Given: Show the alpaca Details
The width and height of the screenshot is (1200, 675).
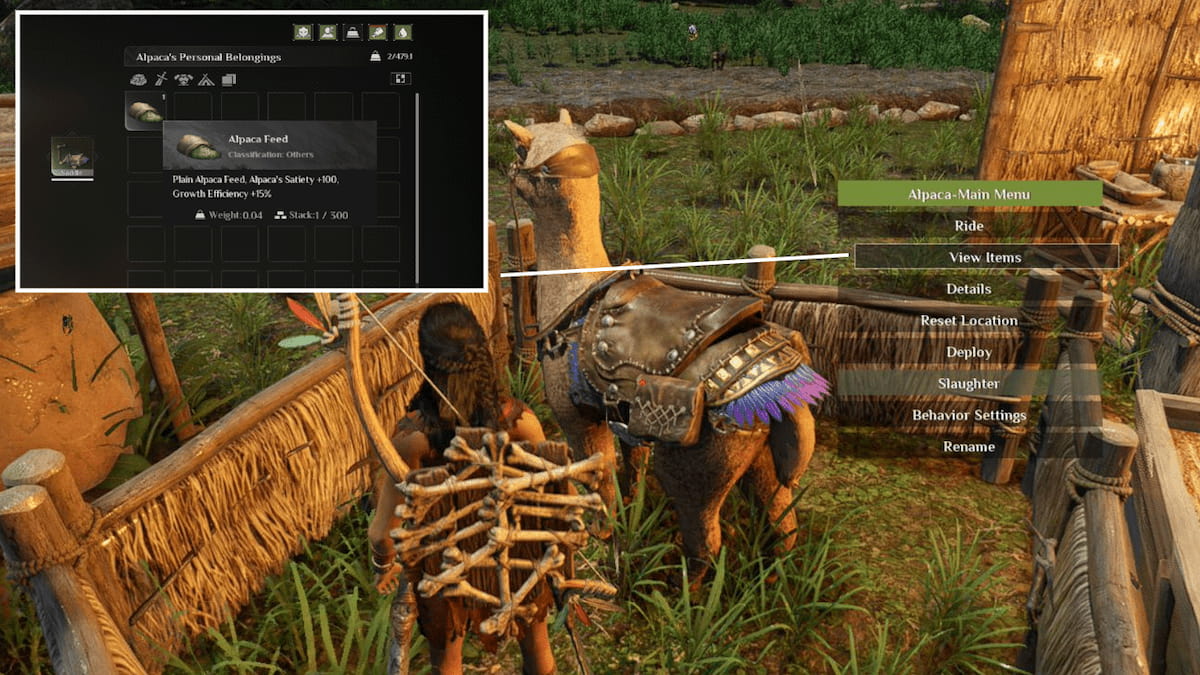Looking at the screenshot, I should (x=969, y=289).
